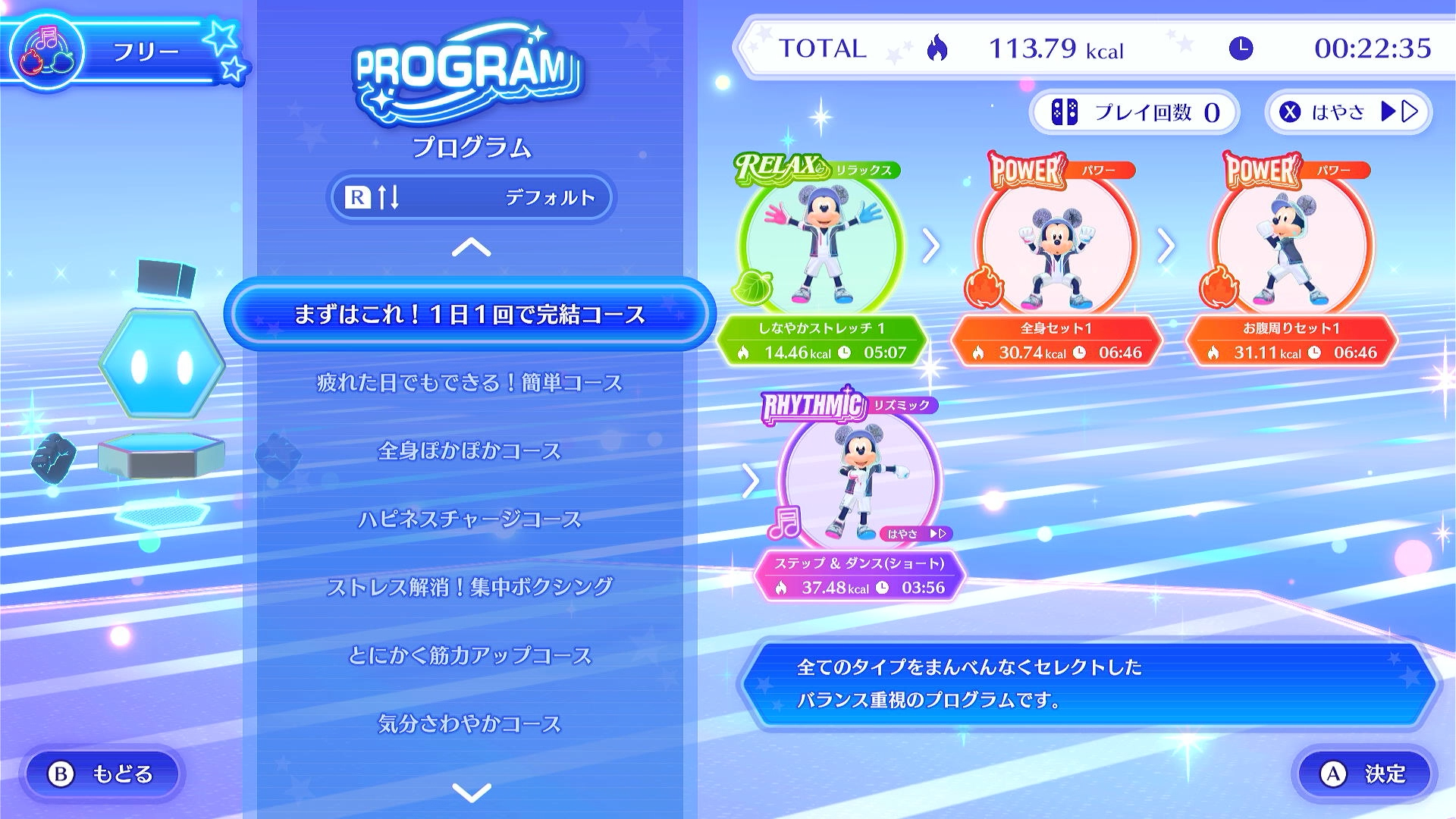Toggle the はやさ speed setting with X
The width and height of the screenshot is (1456, 819).
click(1349, 111)
